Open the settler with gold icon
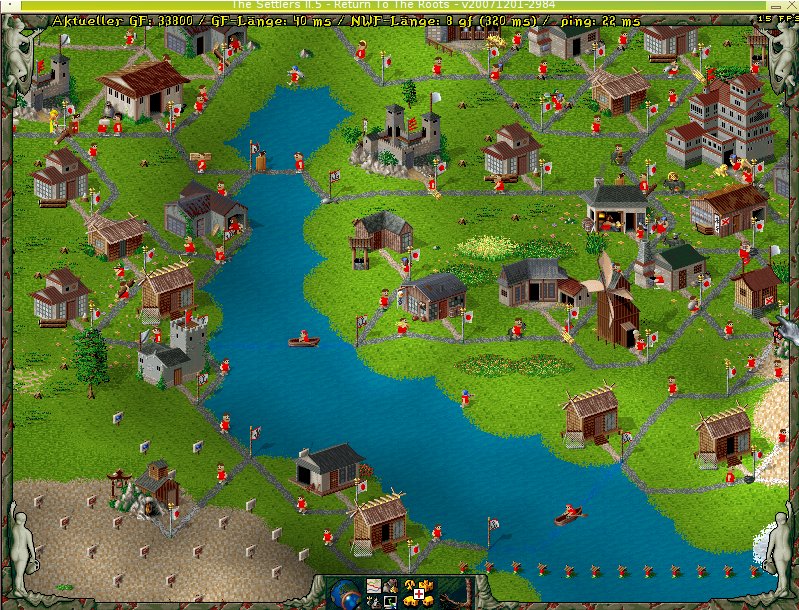This screenshot has height=610, width=799. [391, 586]
